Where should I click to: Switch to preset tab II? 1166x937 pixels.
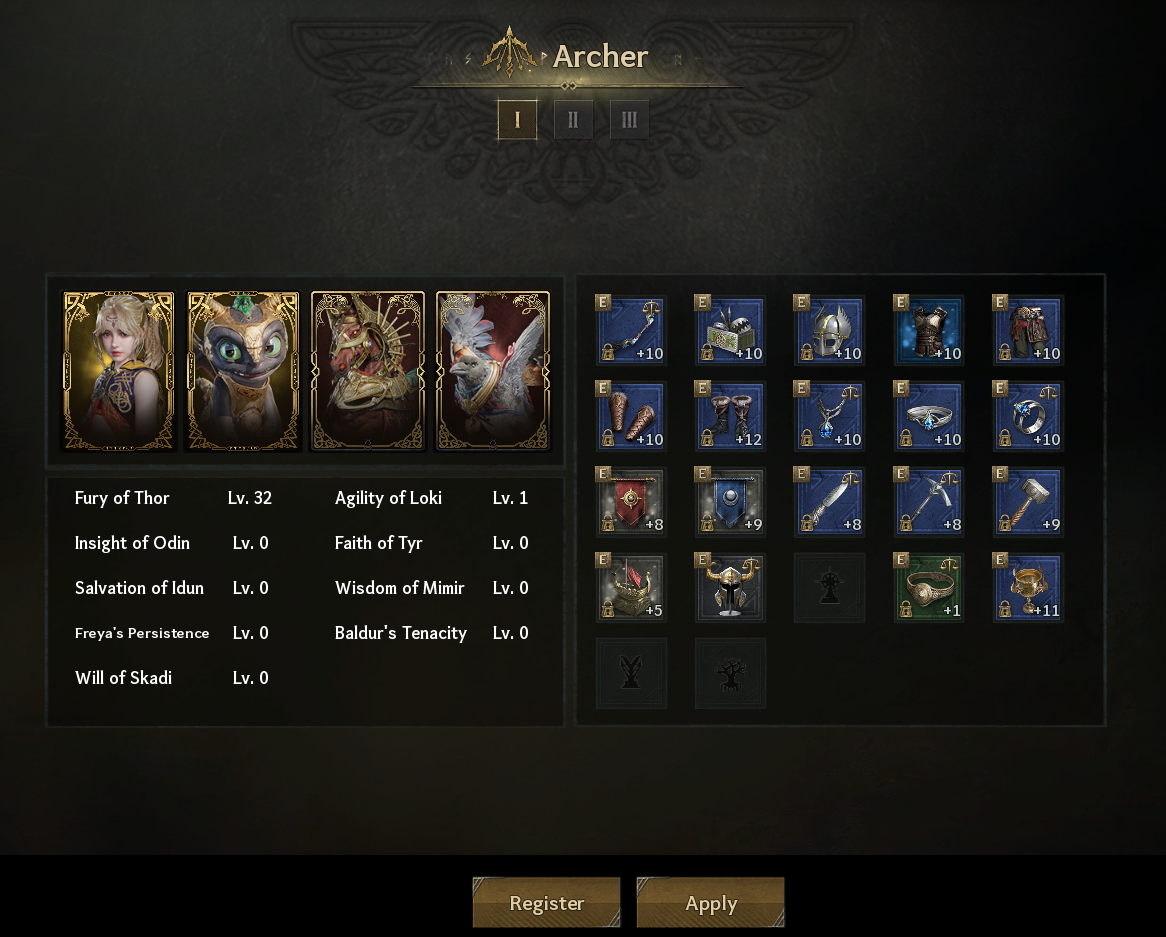point(573,120)
